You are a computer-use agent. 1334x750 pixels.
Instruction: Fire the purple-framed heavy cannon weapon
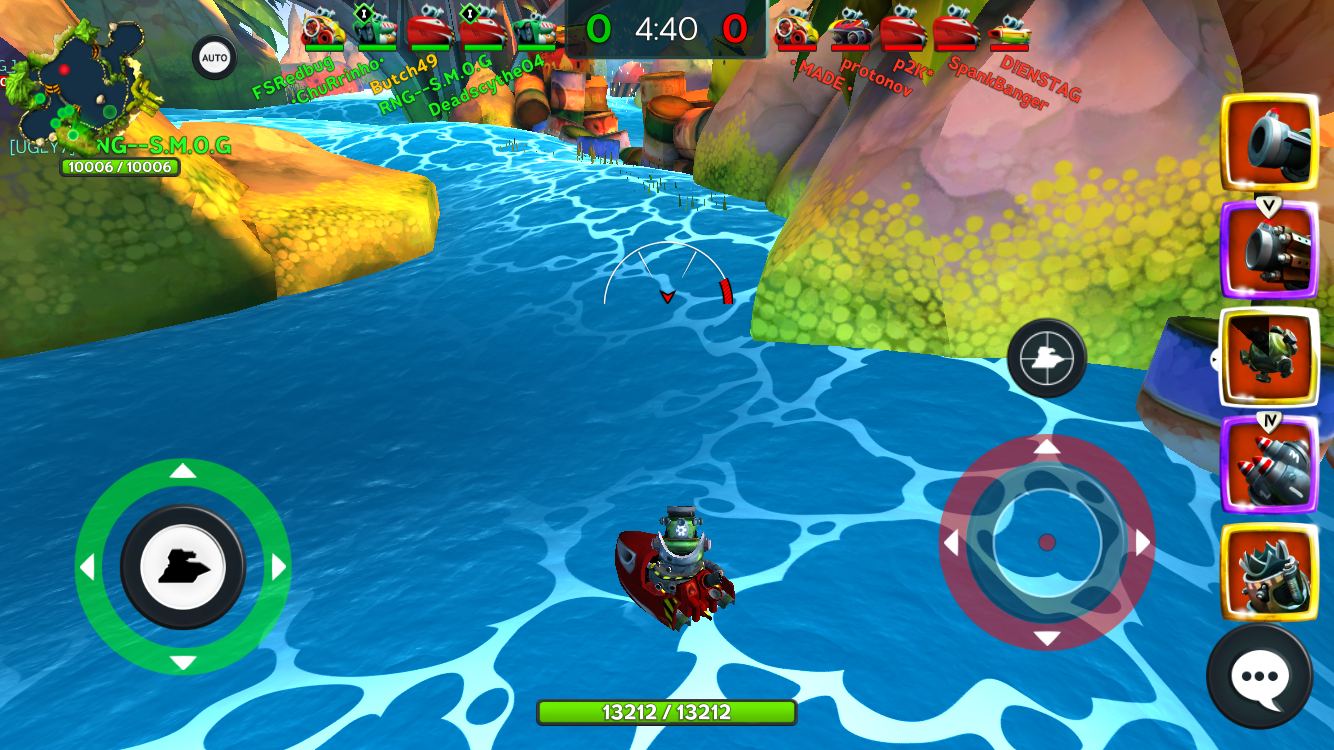click(1270, 250)
